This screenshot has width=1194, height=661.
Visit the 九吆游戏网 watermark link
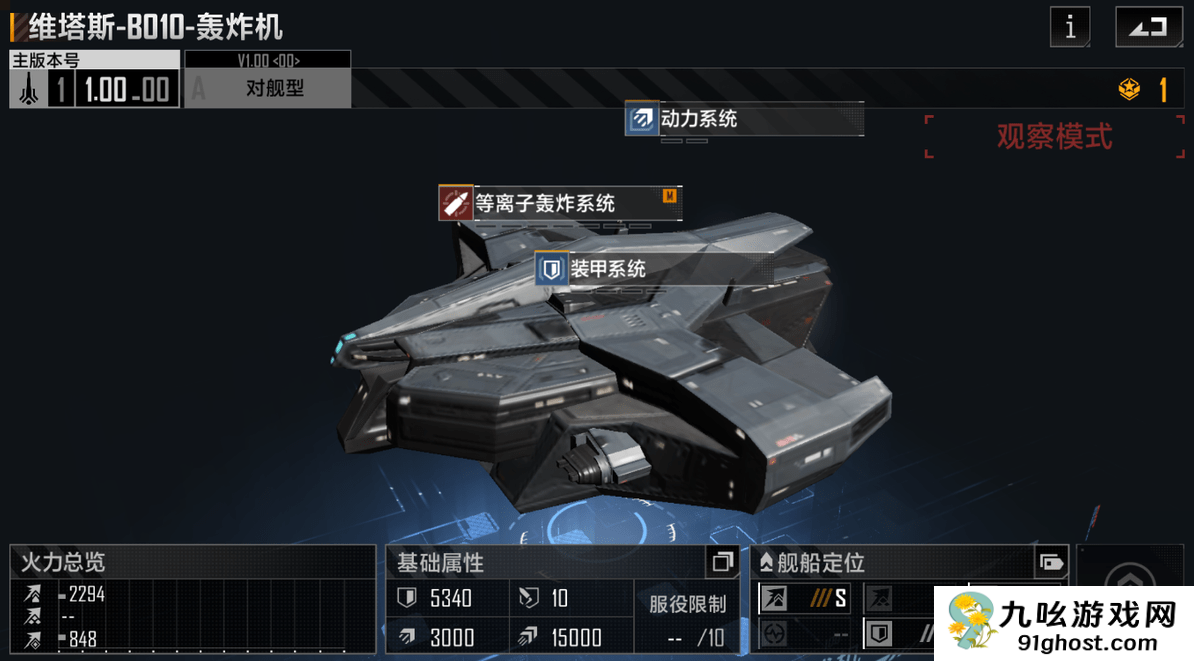1065,623
